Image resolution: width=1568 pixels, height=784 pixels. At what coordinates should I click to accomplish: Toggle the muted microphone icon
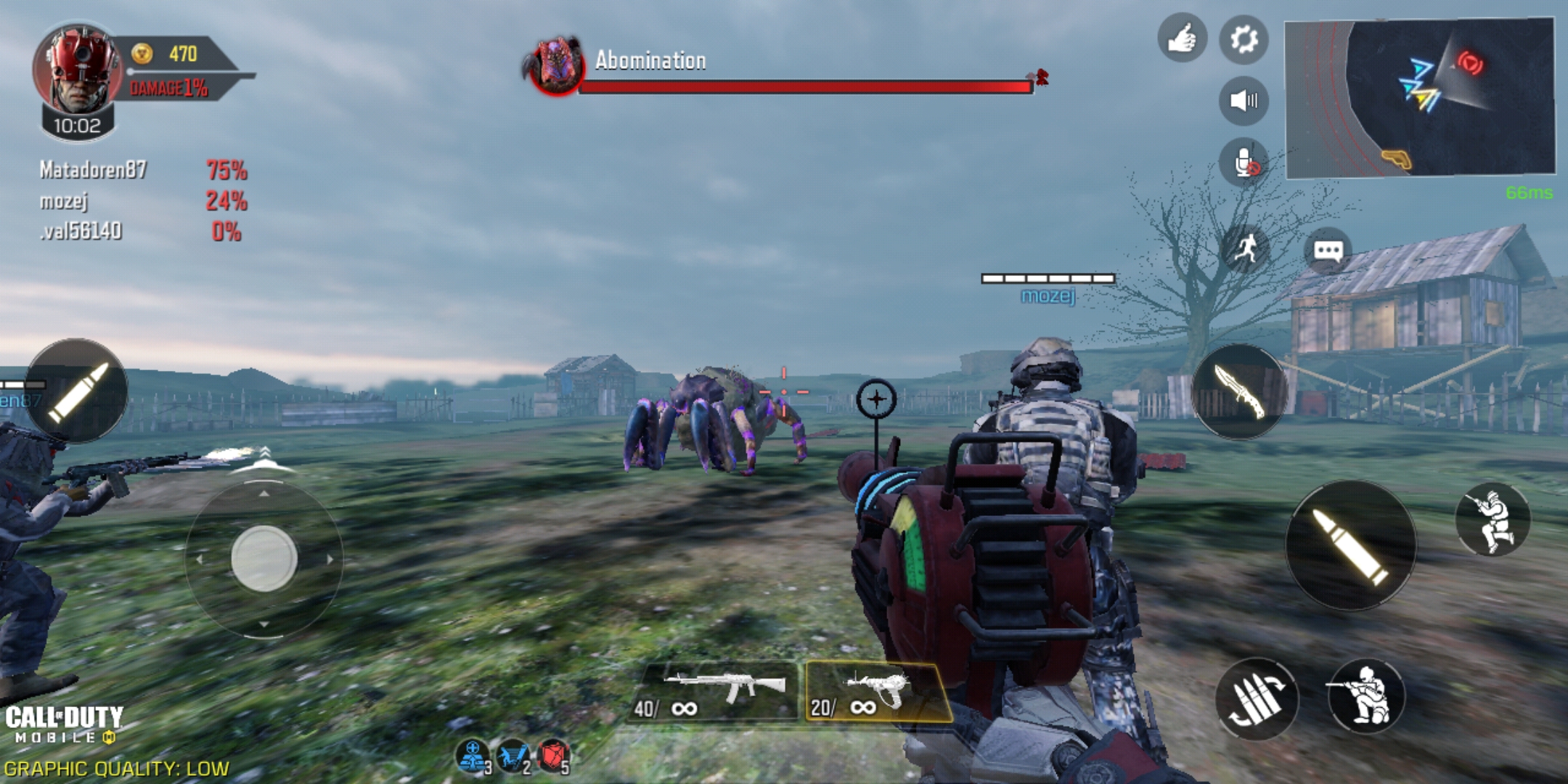point(1244,163)
